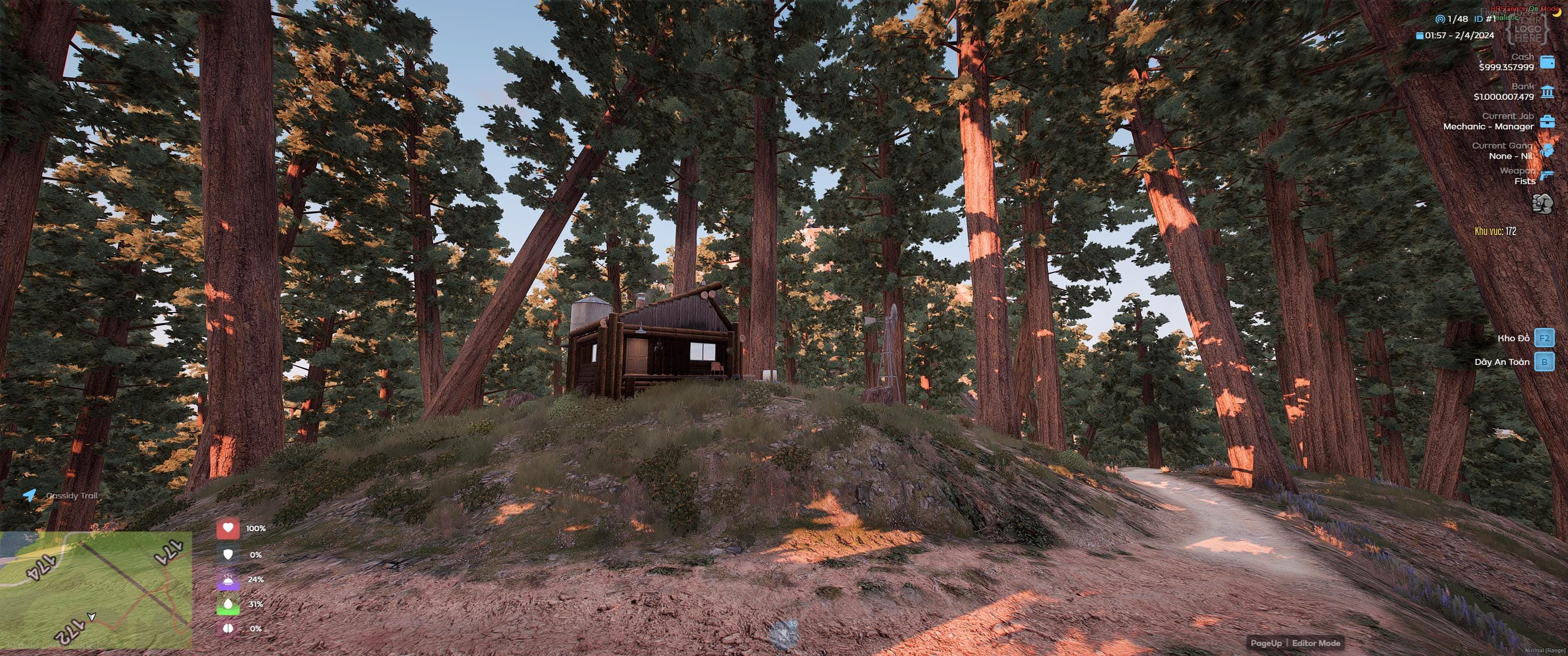The height and width of the screenshot is (656, 1568).
Task: Click the calendar icon beside the date
Action: 1420,36
